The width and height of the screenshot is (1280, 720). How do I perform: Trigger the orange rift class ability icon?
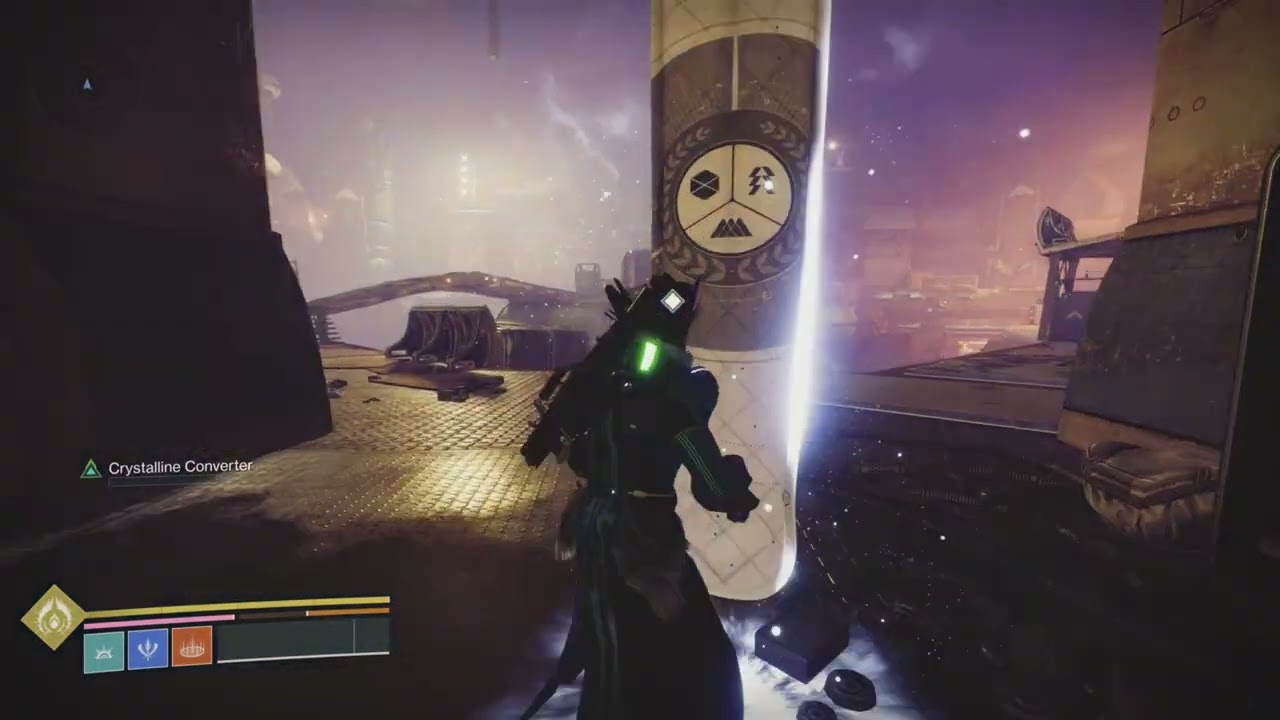[x=192, y=648]
